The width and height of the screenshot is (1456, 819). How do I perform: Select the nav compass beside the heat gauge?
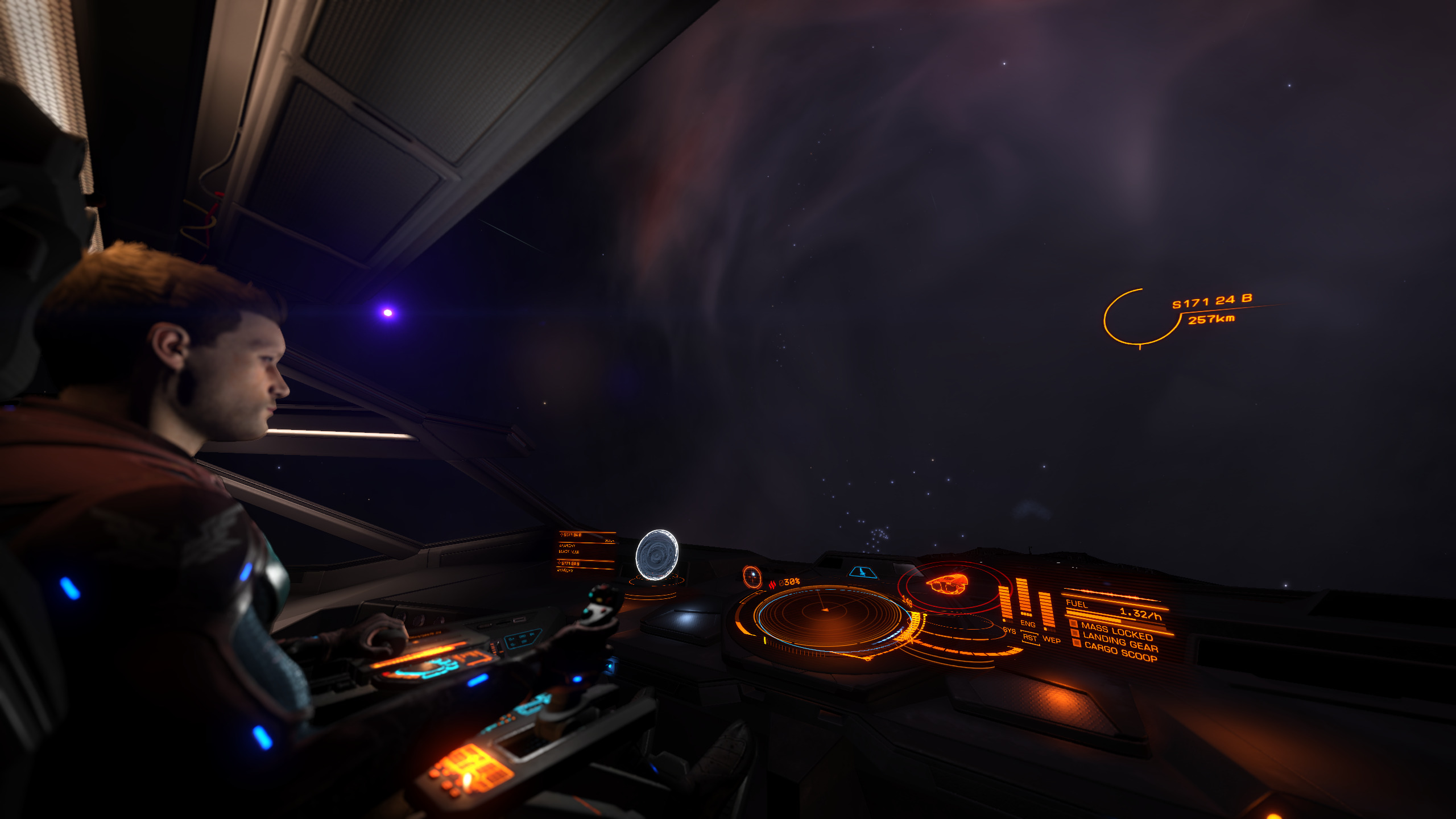[752, 577]
